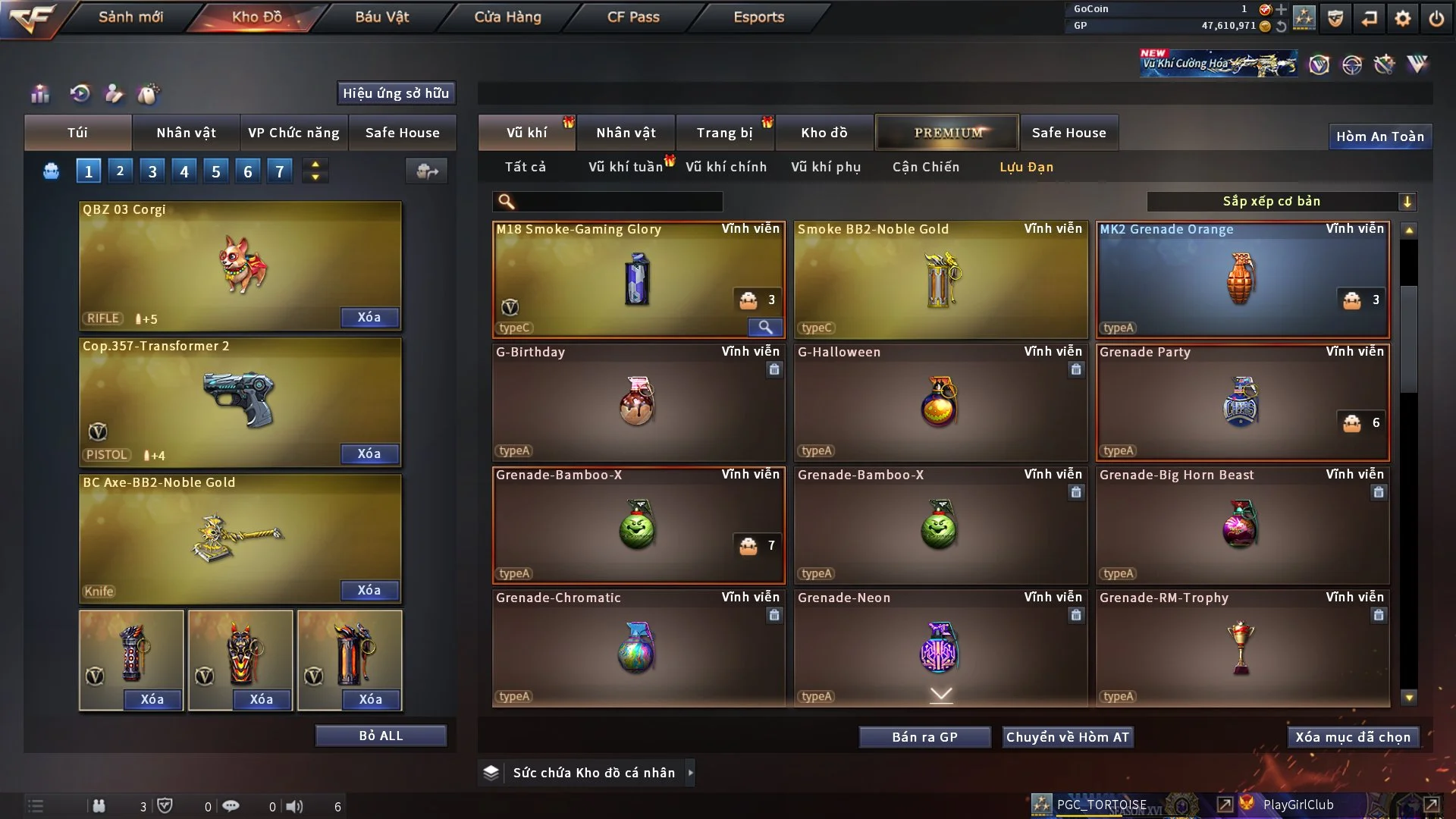This screenshot has width=1456, height=819.
Task: Choose bag preset number 3
Action: pyautogui.click(x=152, y=171)
